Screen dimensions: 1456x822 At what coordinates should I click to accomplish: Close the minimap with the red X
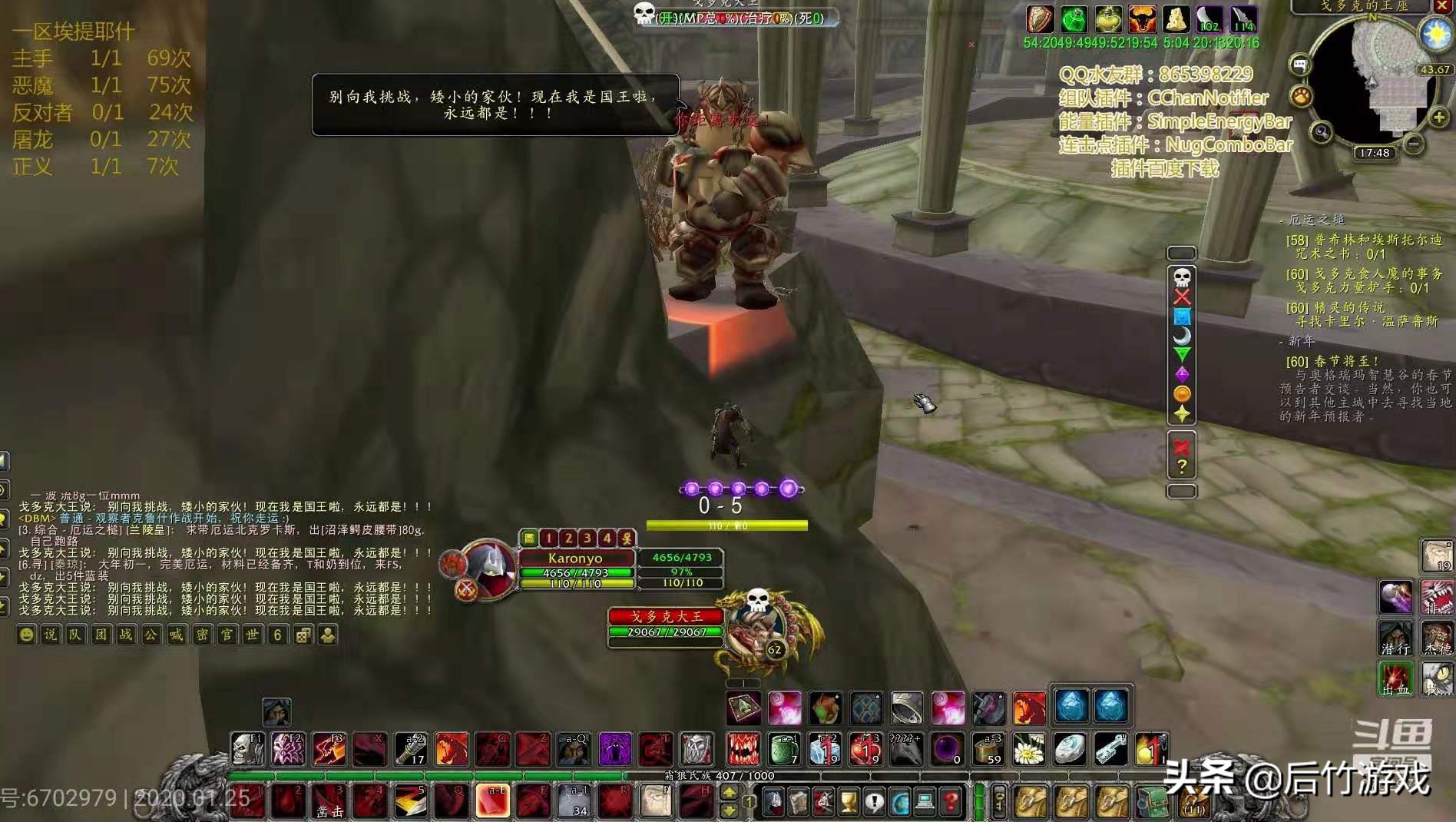coord(1441,5)
